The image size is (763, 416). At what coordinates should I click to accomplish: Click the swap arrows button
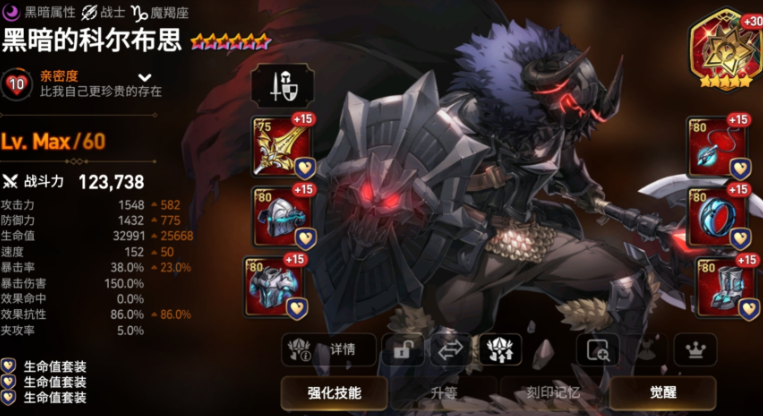(x=451, y=350)
